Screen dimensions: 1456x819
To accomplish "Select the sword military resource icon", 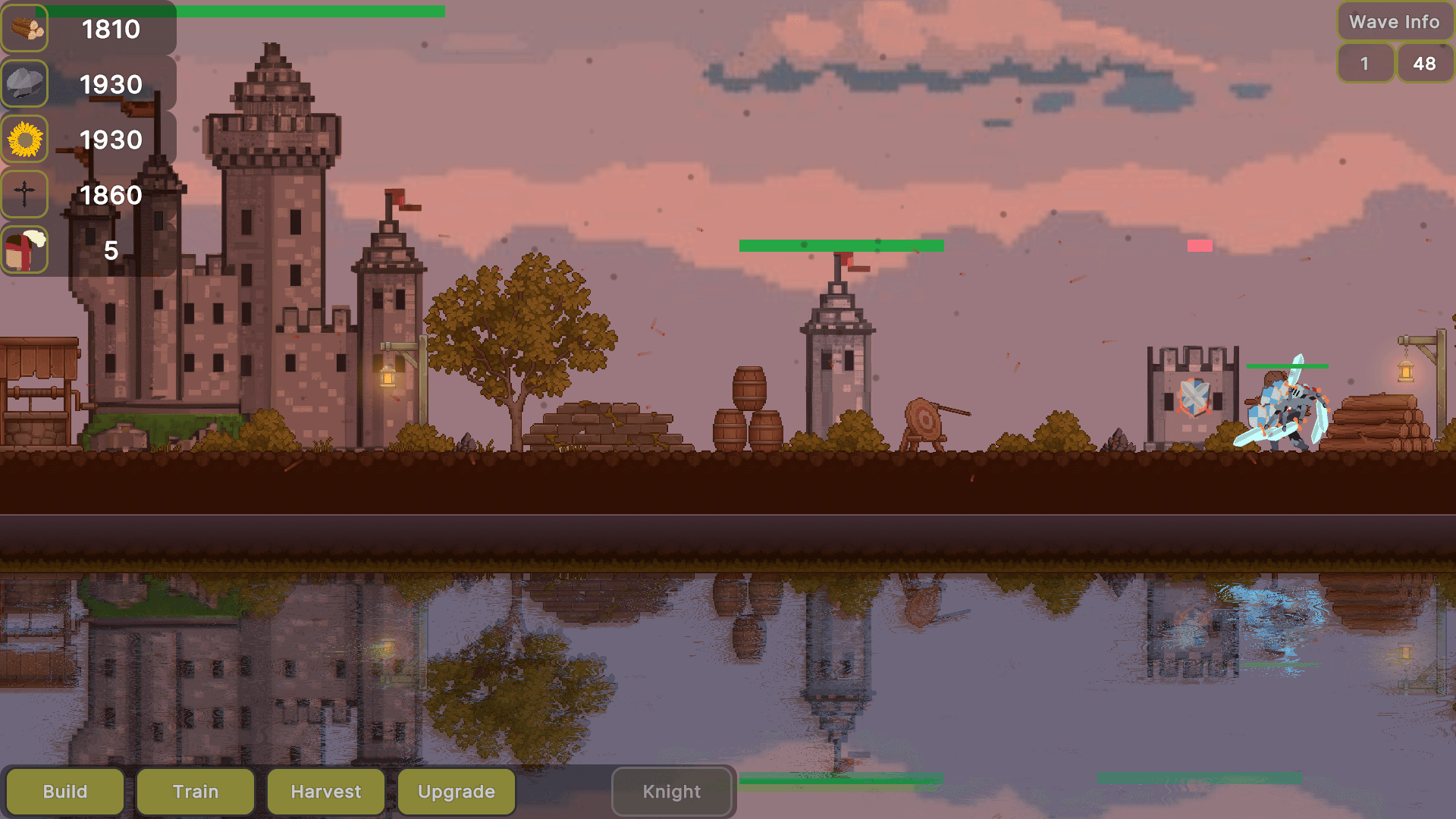I will coord(24,195).
